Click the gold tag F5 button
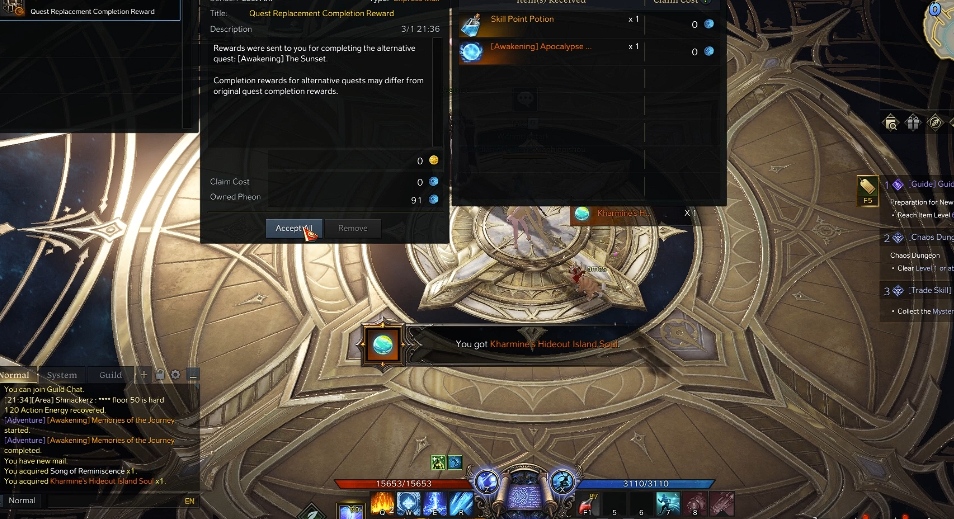 (x=867, y=190)
